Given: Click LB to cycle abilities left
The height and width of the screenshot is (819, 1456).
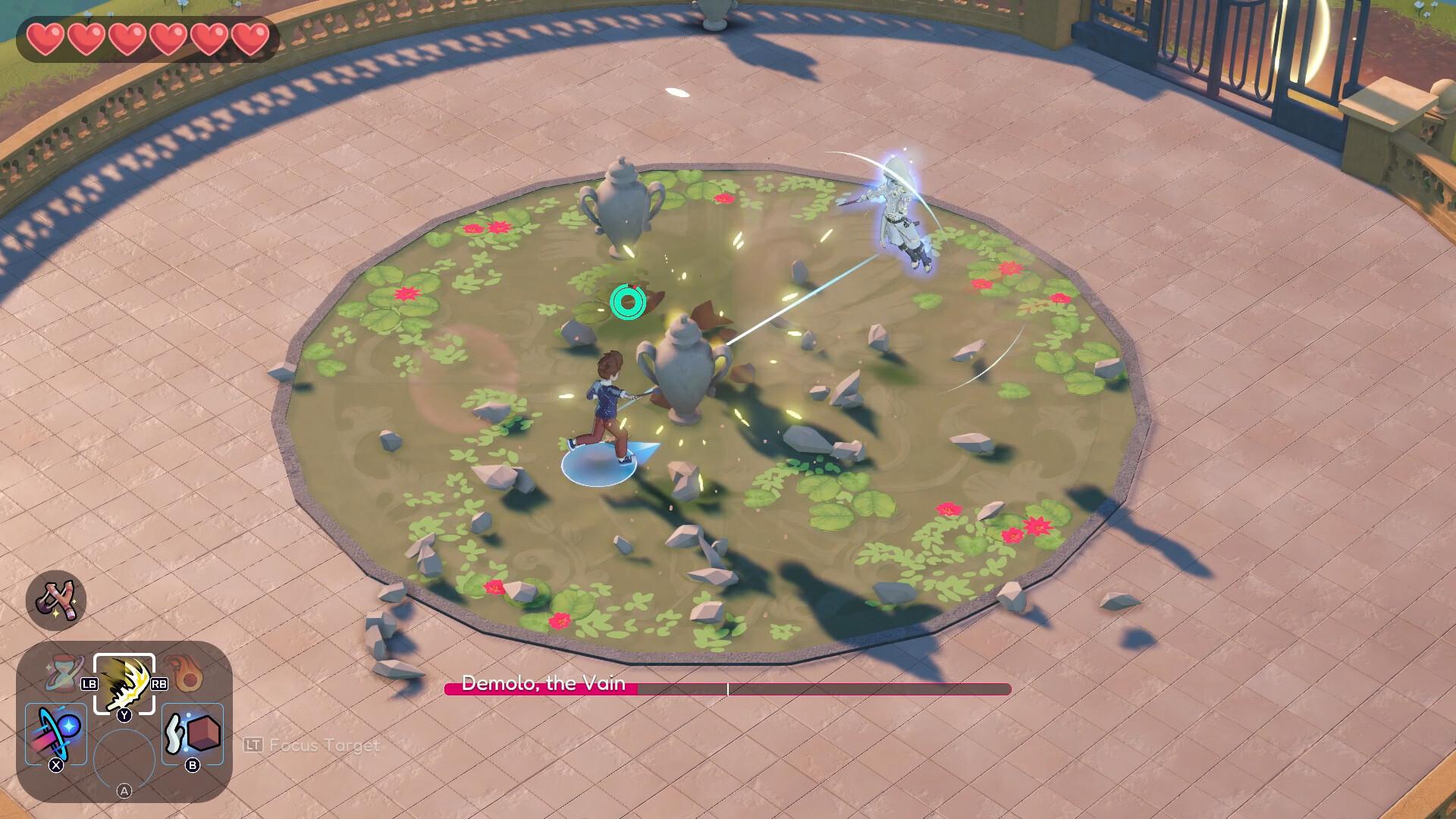Looking at the screenshot, I should click(91, 683).
